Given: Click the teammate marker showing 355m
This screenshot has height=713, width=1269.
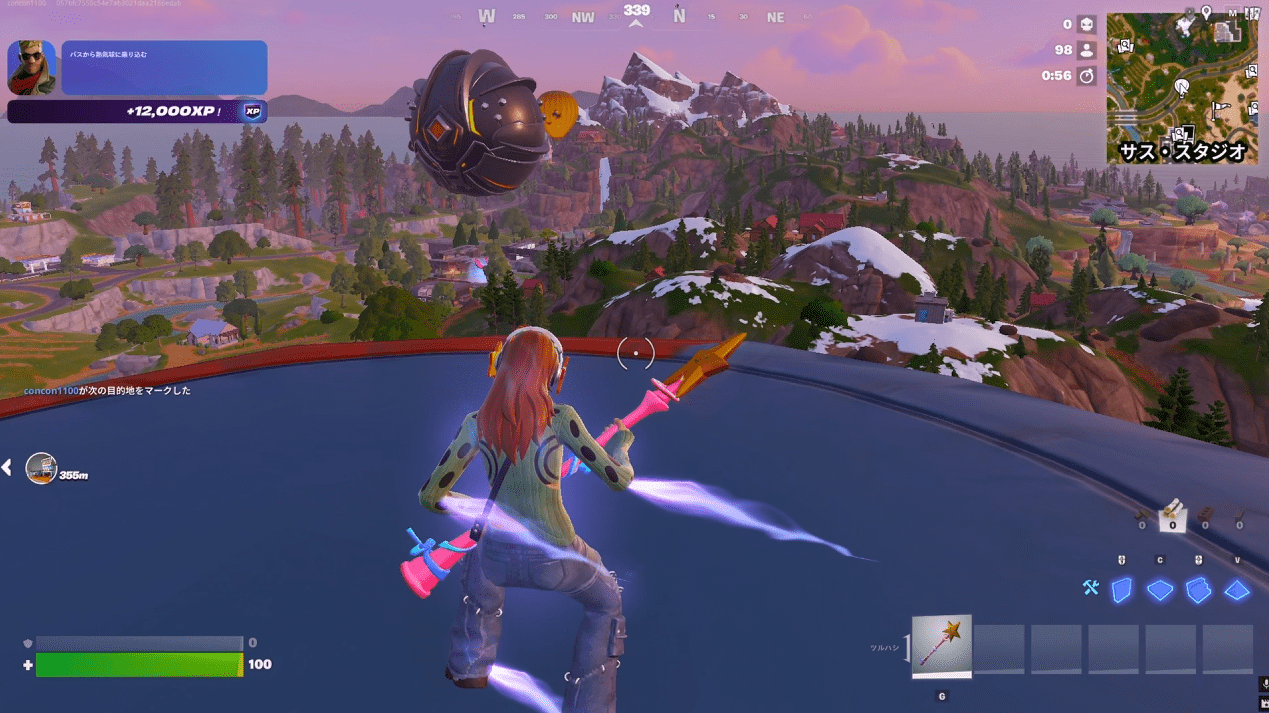Looking at the screenshot, I should click(41, 468).
